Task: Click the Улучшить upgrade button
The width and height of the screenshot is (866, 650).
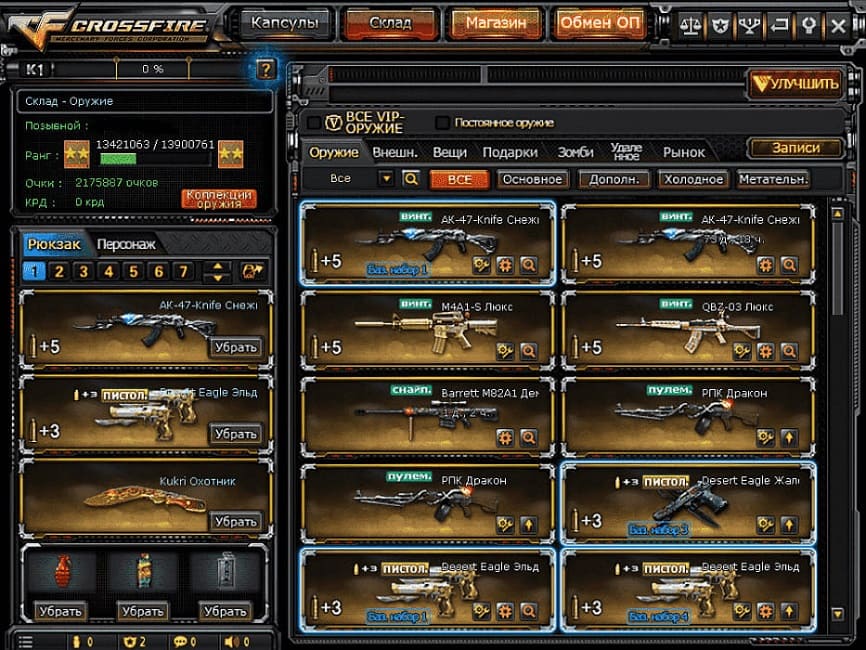Action: (x=796, y=84)
